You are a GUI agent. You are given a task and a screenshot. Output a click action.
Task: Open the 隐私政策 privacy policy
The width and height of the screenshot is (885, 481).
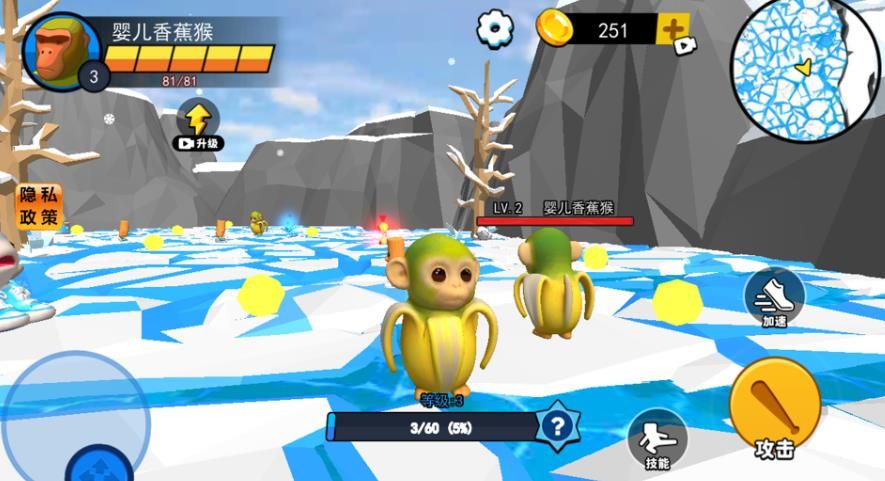point(39,206)
